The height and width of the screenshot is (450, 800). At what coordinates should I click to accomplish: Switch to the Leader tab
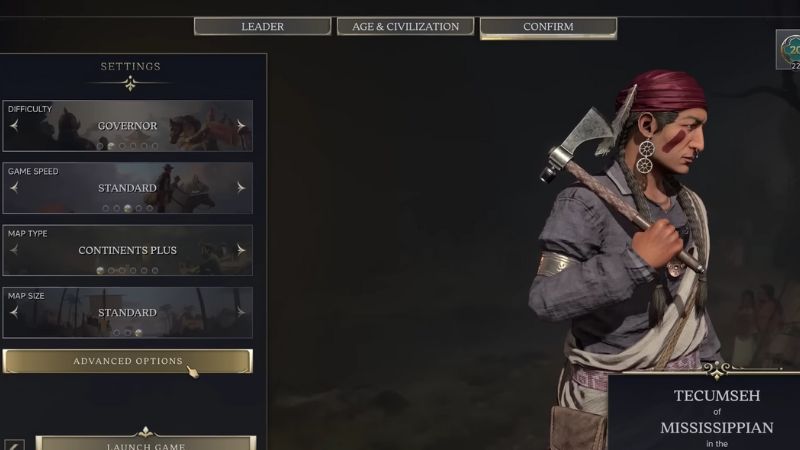pyautogui.click(x=262, y=27)
